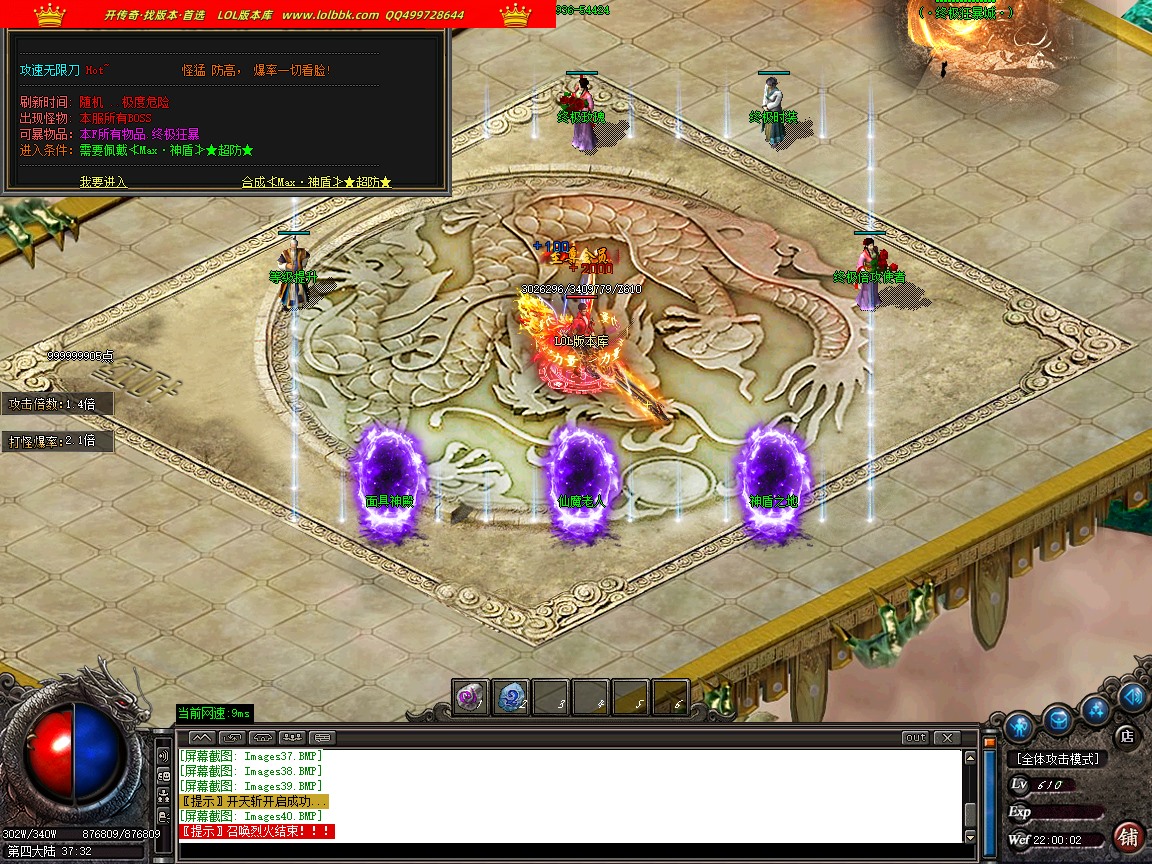Viewport: 1152px width, 864px height.
Task: Click the chat scrollbar down arrow
Action: (x=969, y=837)
